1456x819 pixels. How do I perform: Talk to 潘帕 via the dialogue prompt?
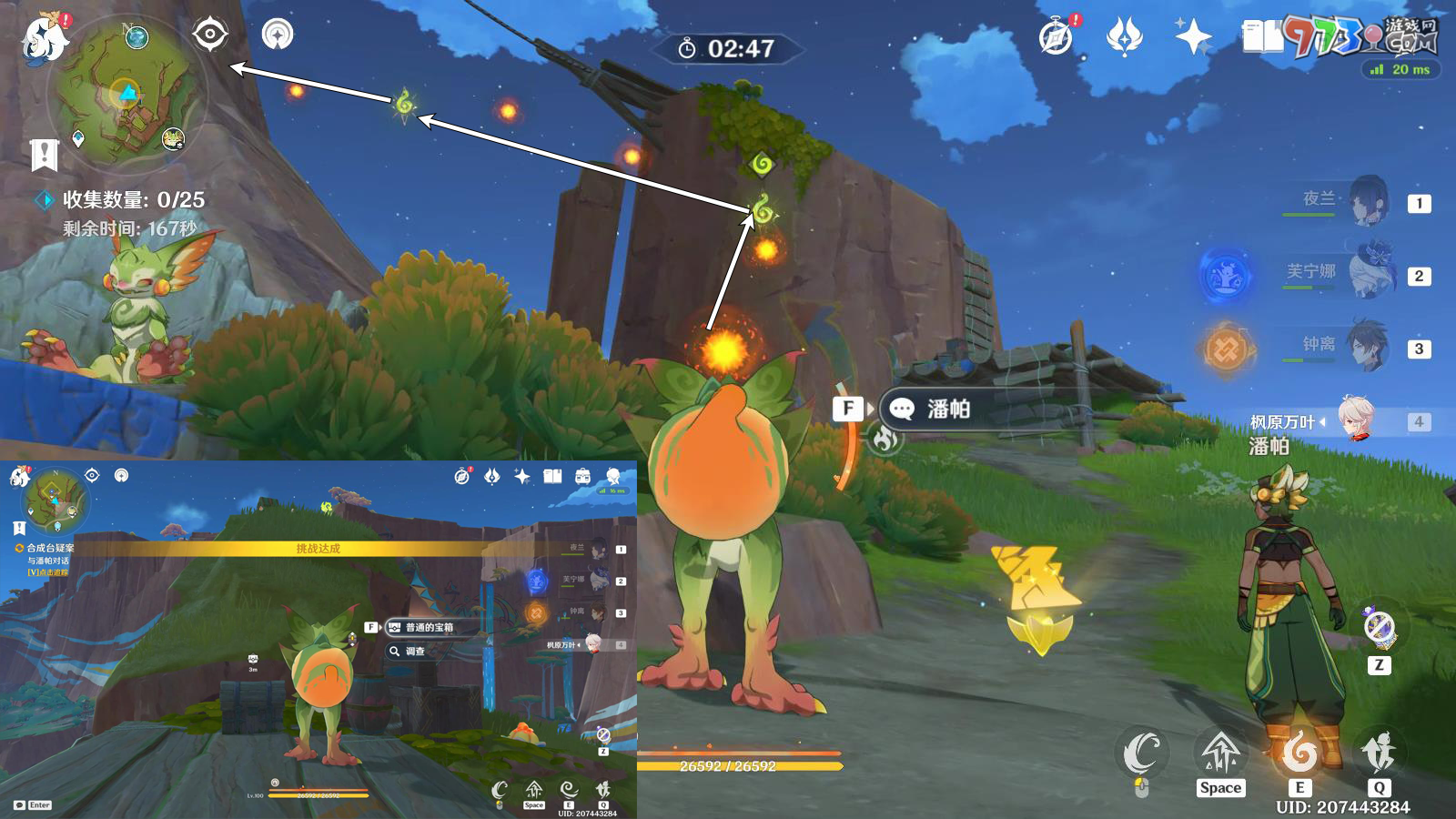[946, 409]
